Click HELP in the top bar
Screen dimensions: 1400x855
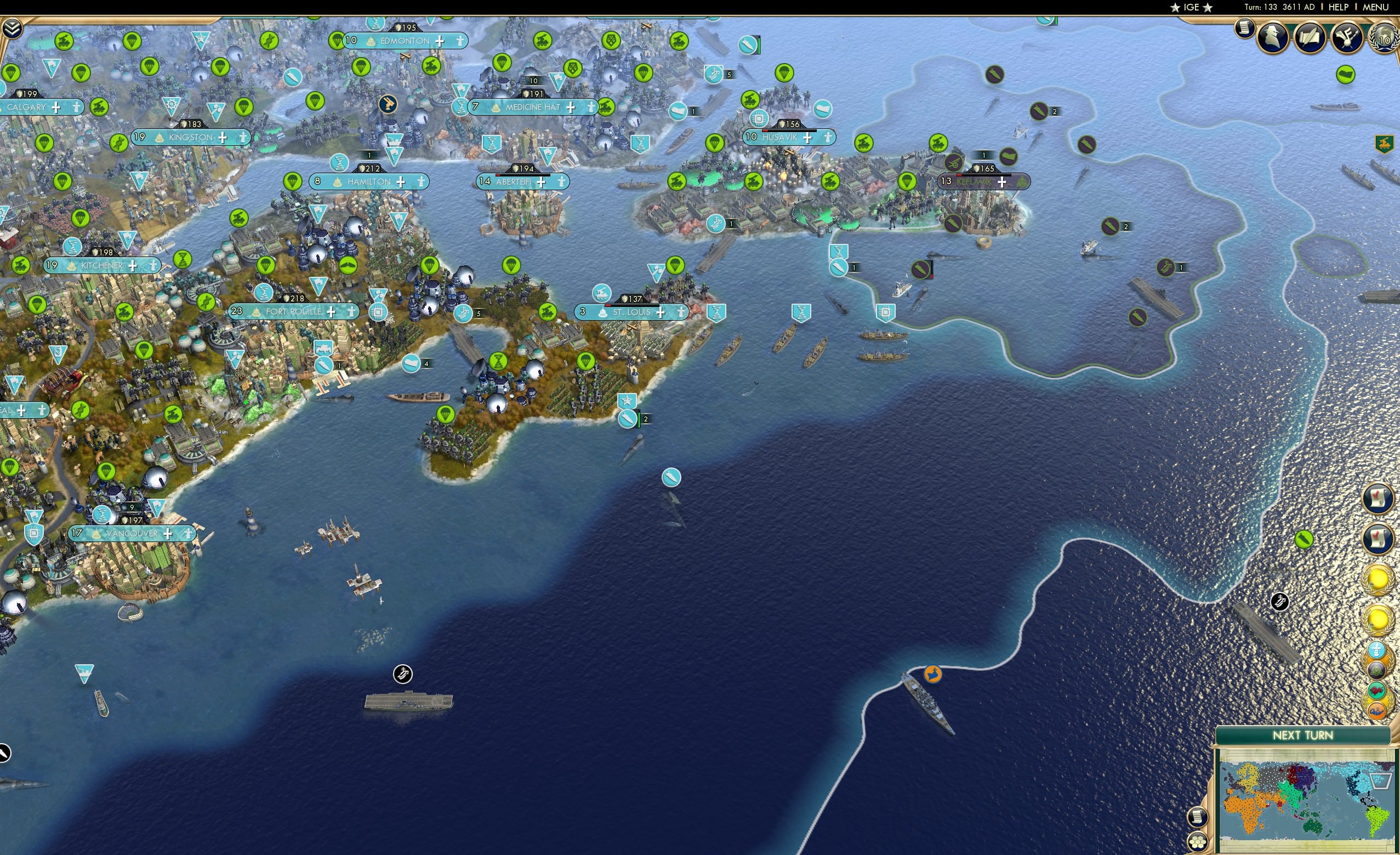click(x=1339, y=7)
